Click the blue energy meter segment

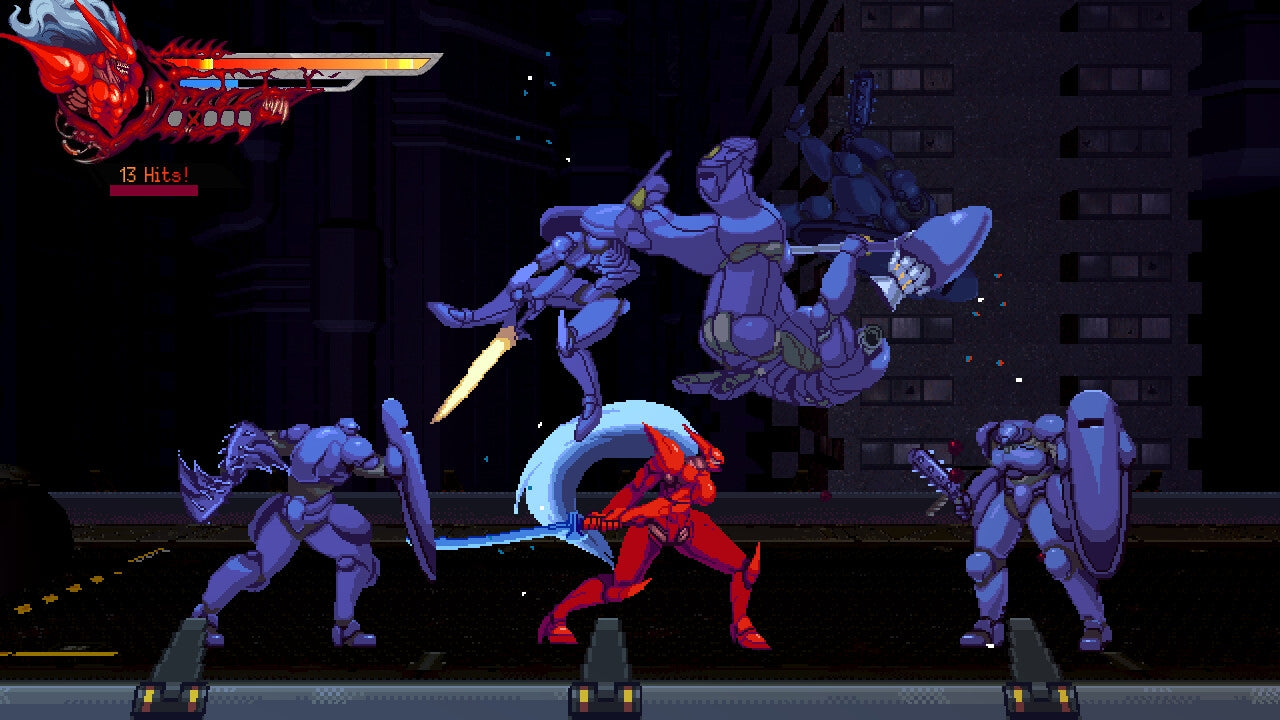(205, 83)
